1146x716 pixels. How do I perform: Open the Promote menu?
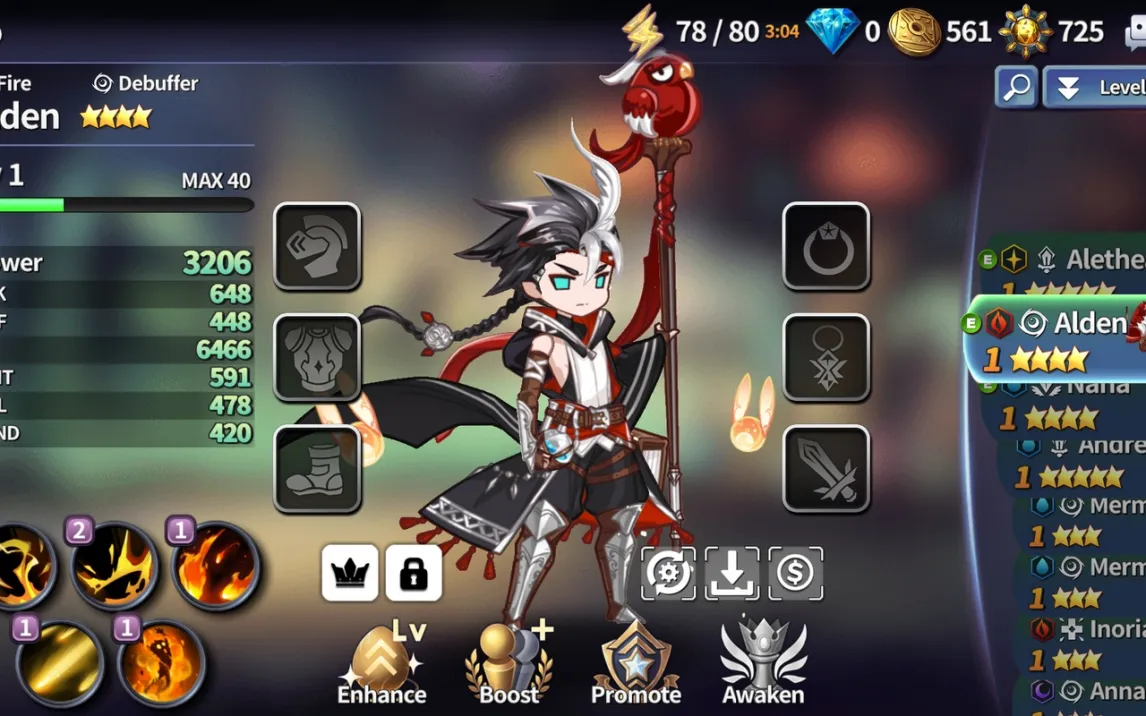pos(635,663)
